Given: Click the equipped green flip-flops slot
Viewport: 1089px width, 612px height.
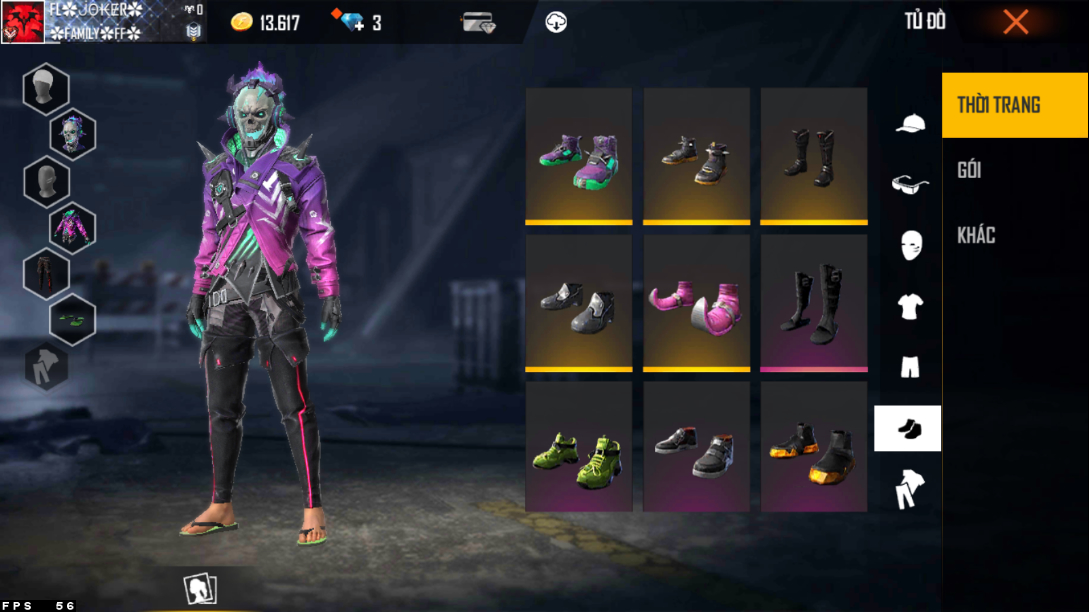Looking at the screenshot, I should tap(73, 319).
